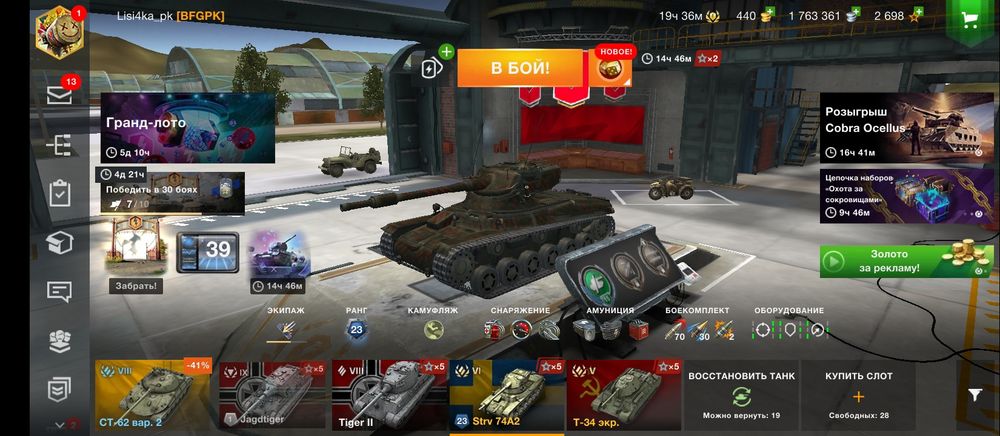Open the shop cart button
This screenshot has height=436, width=1000.
[967, 21]
